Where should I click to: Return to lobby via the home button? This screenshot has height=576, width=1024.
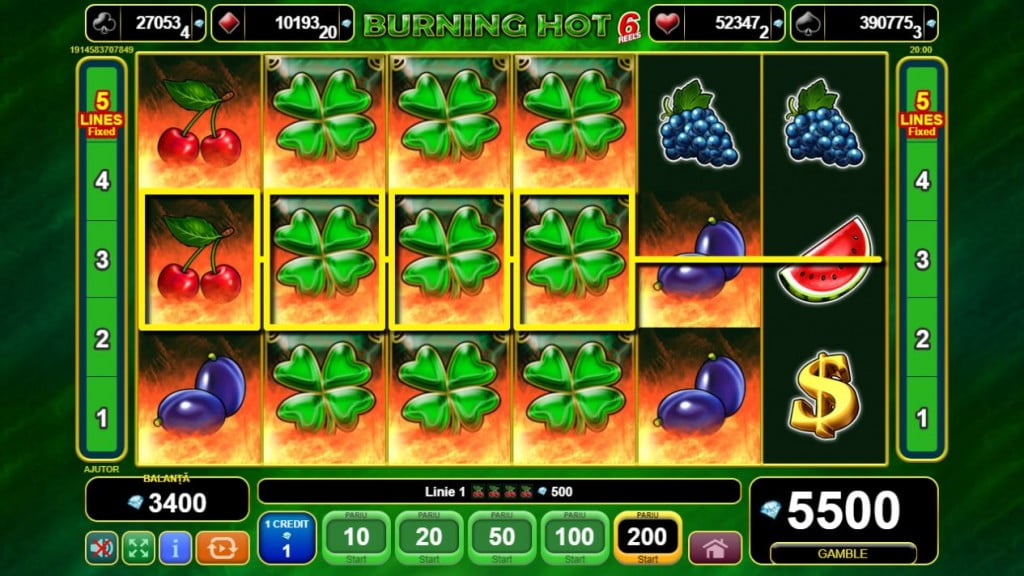[715, 548]
